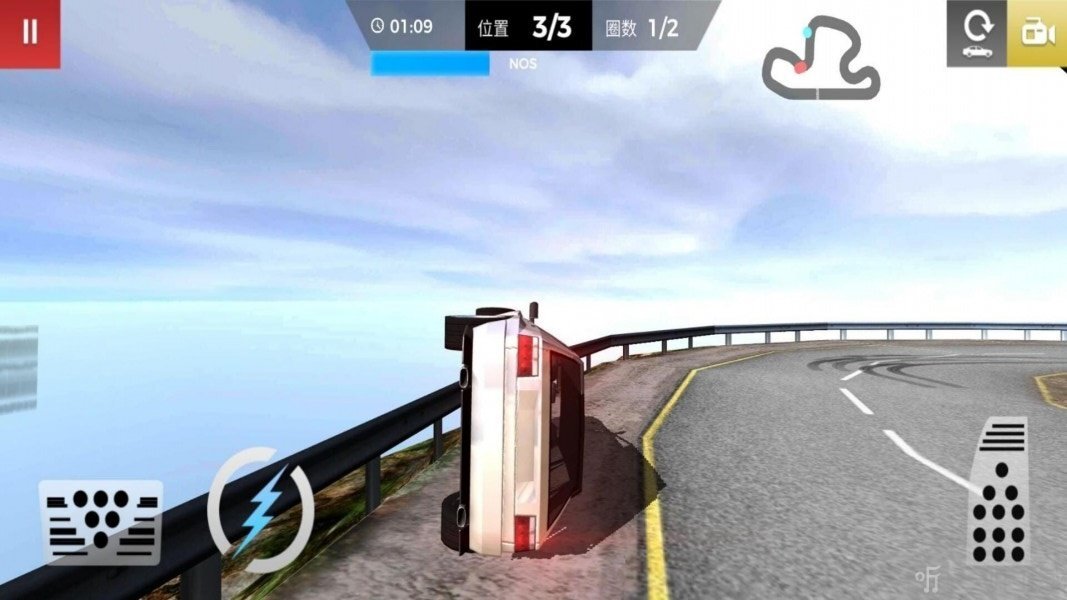Viewport: 1067px width, 600px height.
Task: Click the track minimap
Action: coord(821,60)
